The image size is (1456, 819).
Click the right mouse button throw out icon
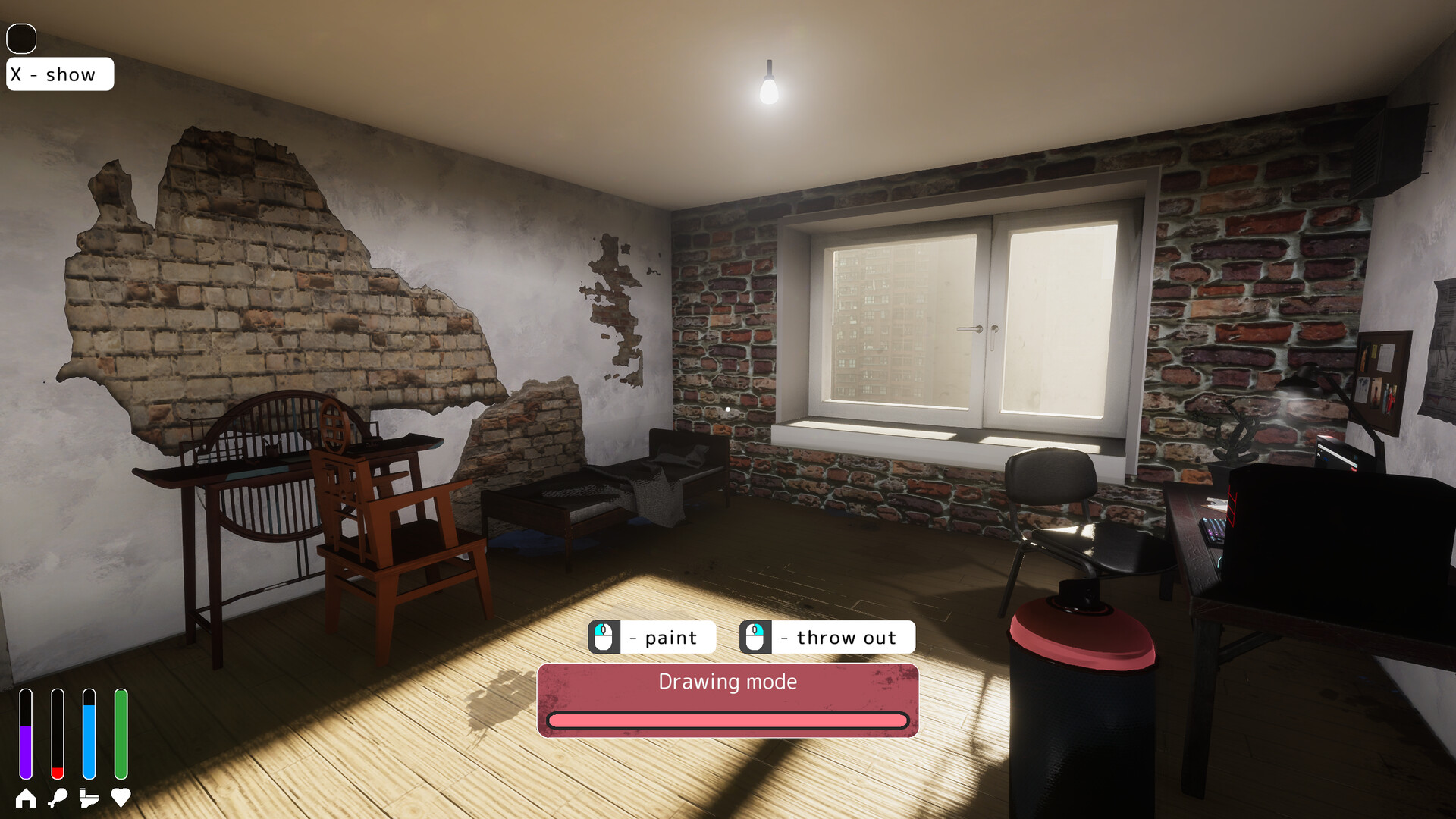tap(755, 637)
